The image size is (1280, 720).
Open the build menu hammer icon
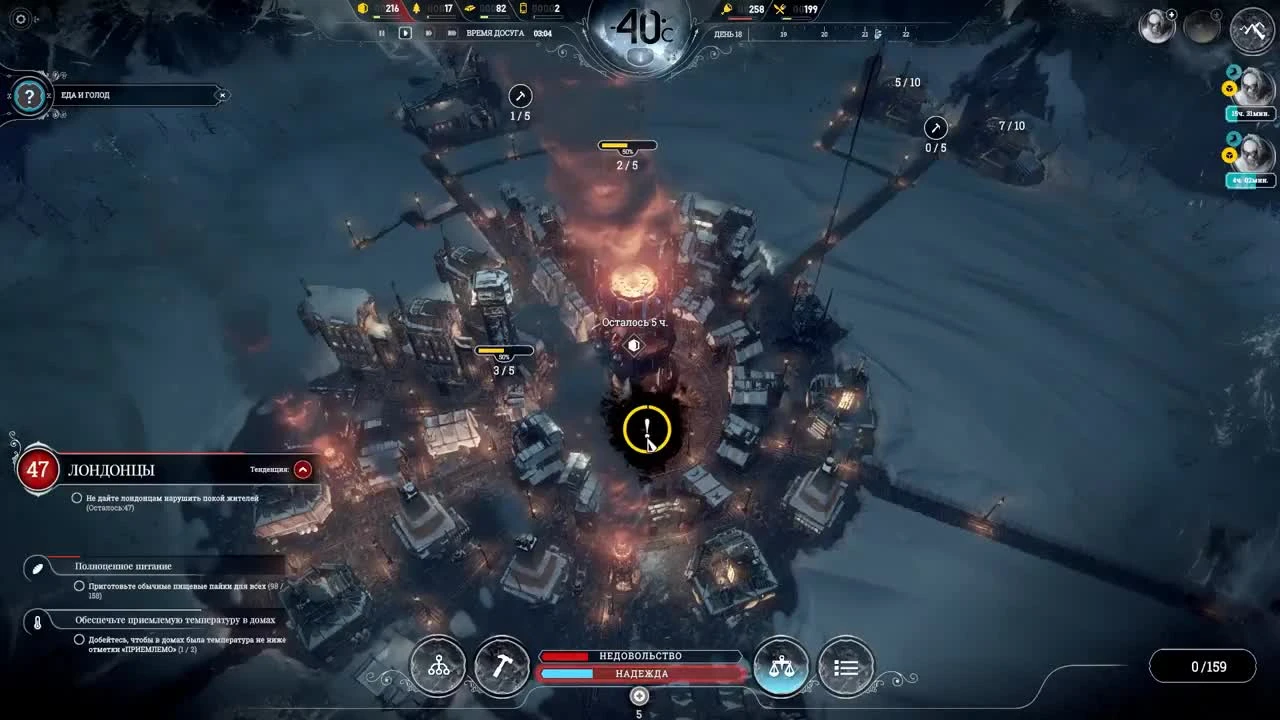(x=502, y=666)
